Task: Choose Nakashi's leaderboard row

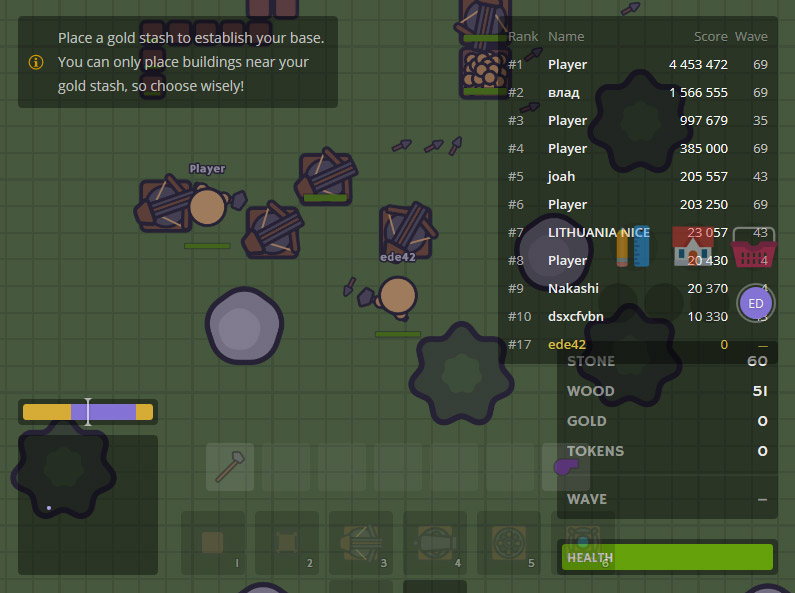Action: point(637,289)
